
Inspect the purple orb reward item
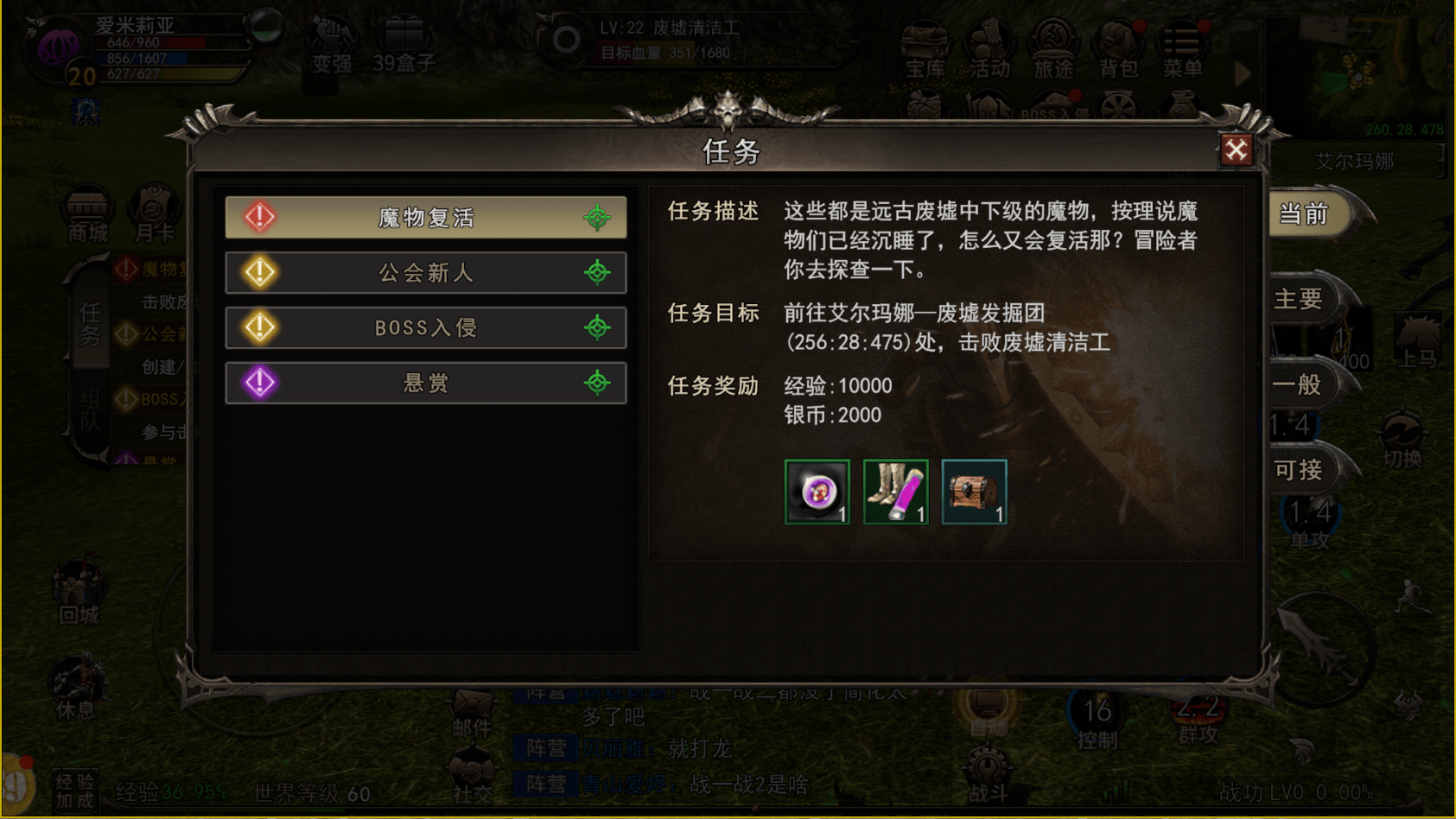click(817, 492)
